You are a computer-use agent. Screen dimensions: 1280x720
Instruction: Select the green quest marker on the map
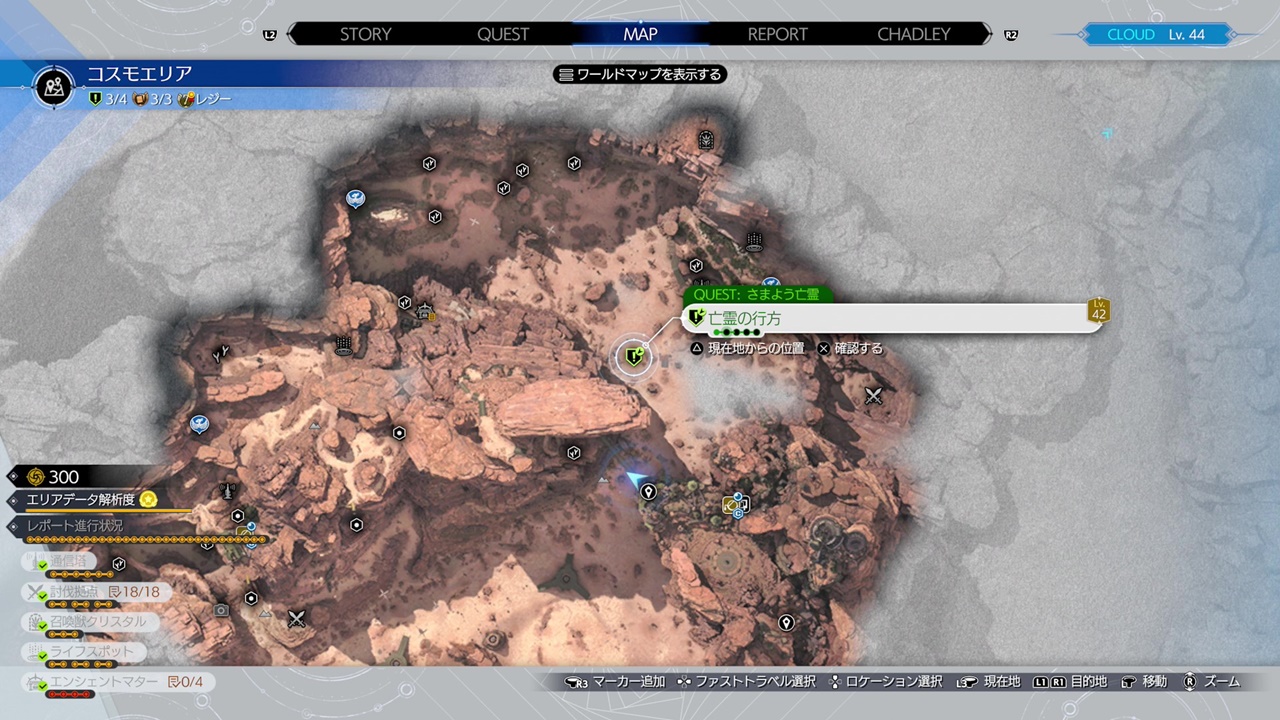pyautogui.click(x=633, y=355)
